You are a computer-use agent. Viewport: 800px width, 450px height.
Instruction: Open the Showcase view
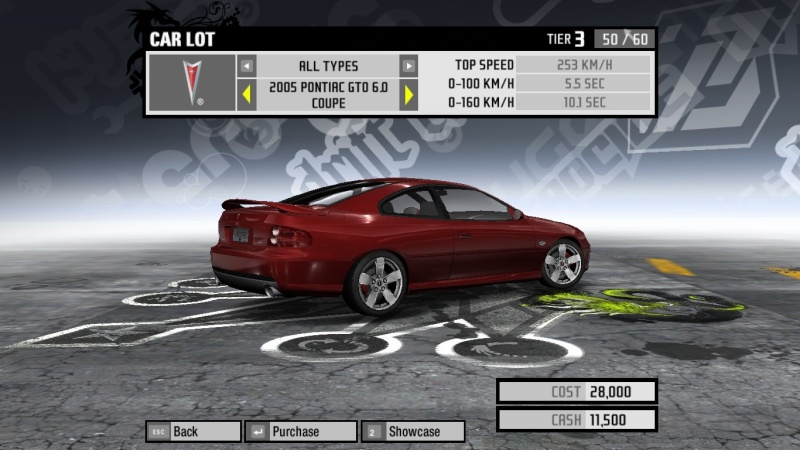(413, 431)
